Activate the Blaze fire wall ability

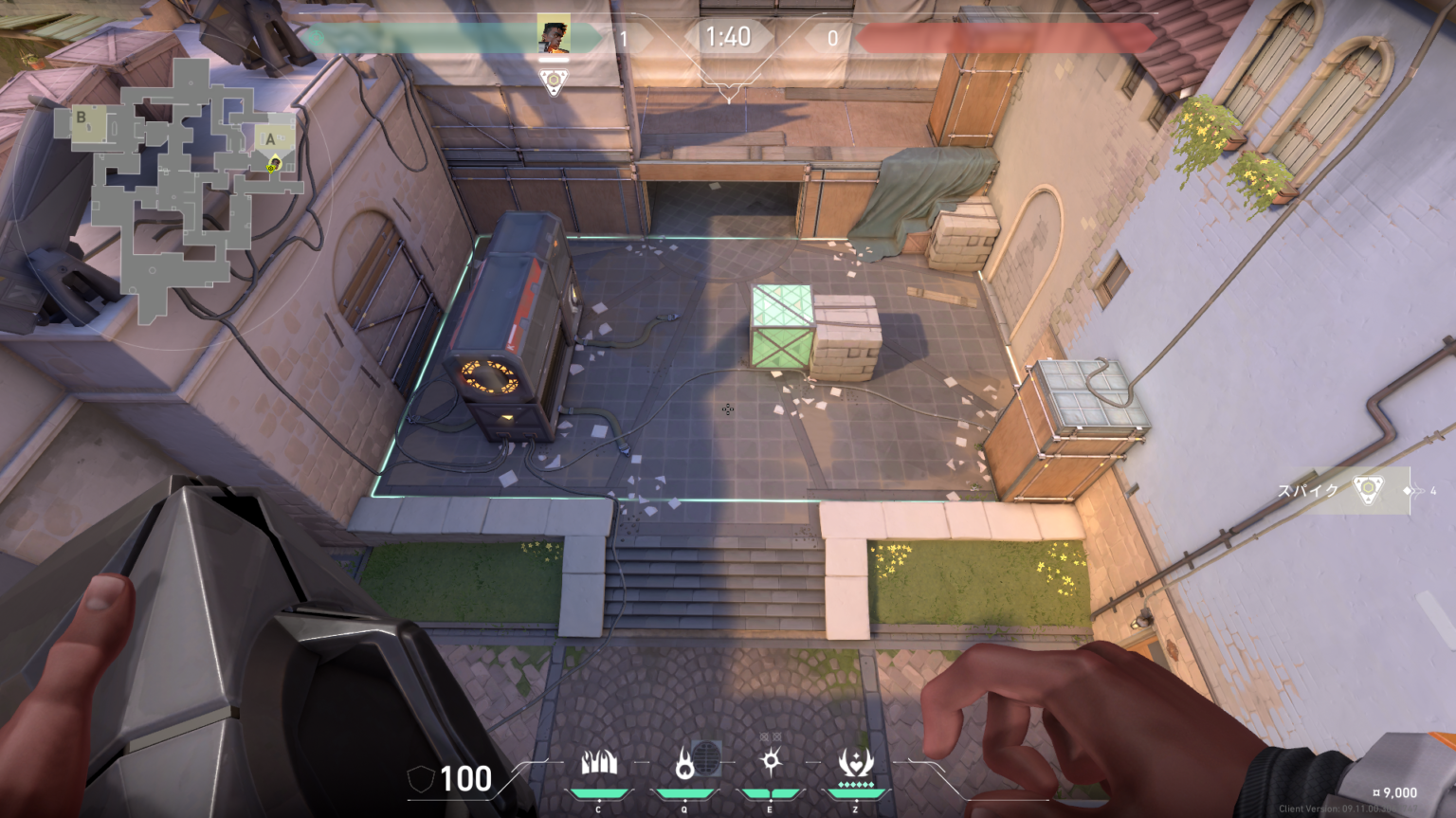(x=599, y=763)
